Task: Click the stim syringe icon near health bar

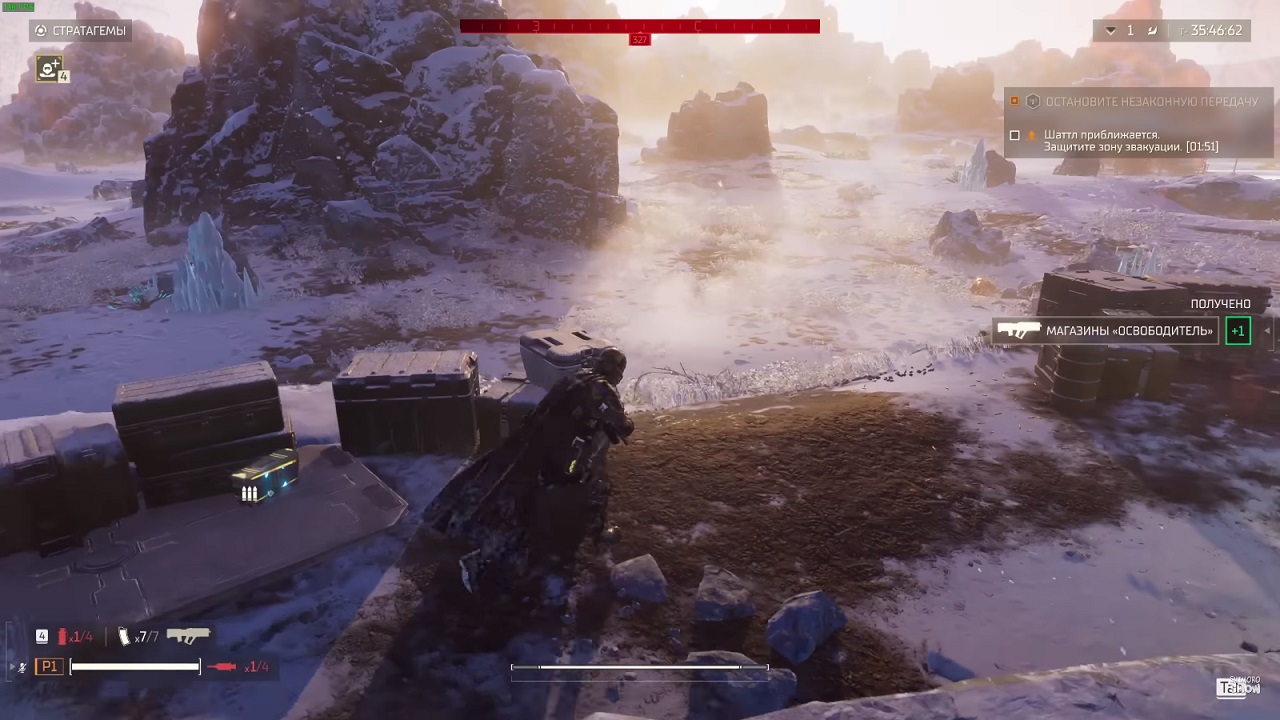Action: point(223,666)
